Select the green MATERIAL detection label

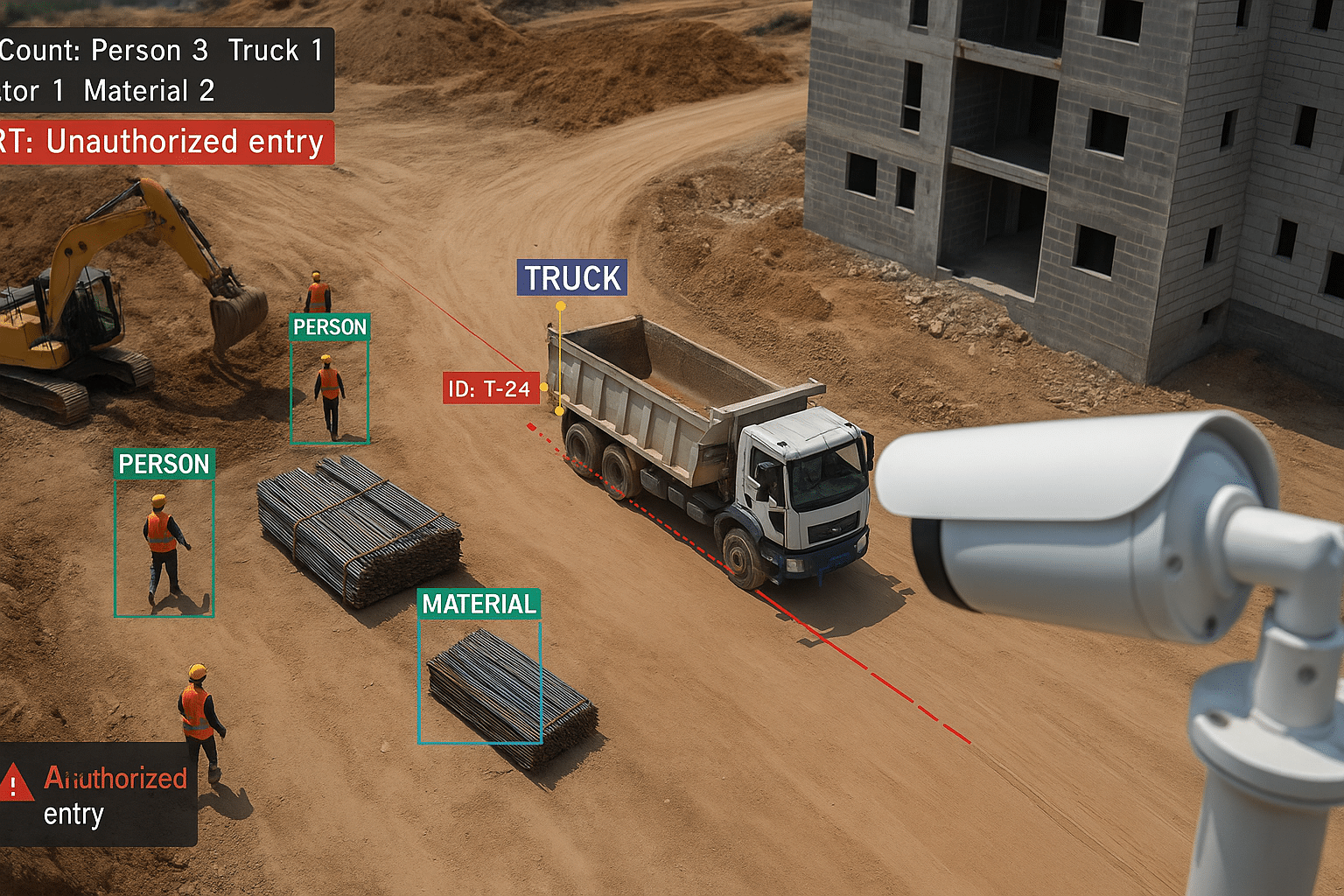point(479,604)
